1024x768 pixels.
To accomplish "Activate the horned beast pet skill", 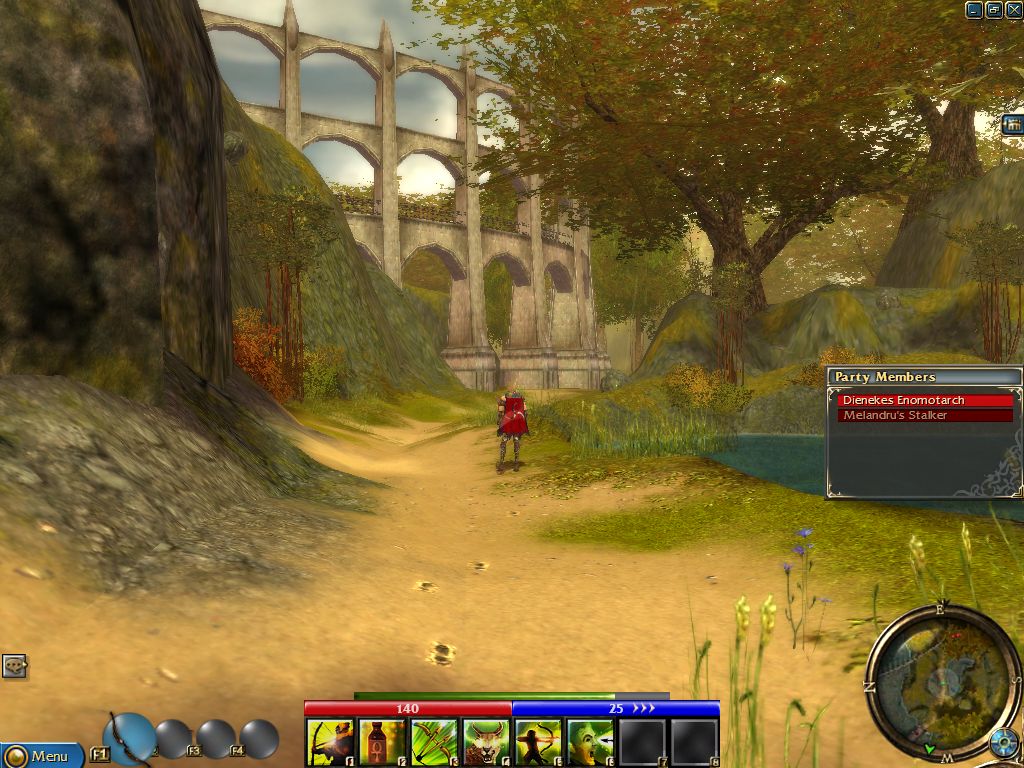I will click(x=487, y=743).
